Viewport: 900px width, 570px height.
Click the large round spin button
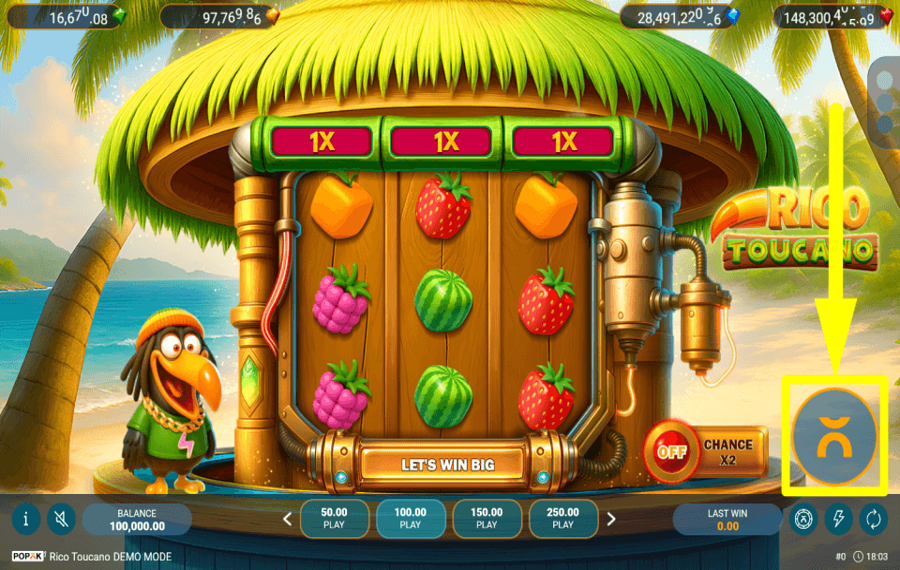point(835,437)
